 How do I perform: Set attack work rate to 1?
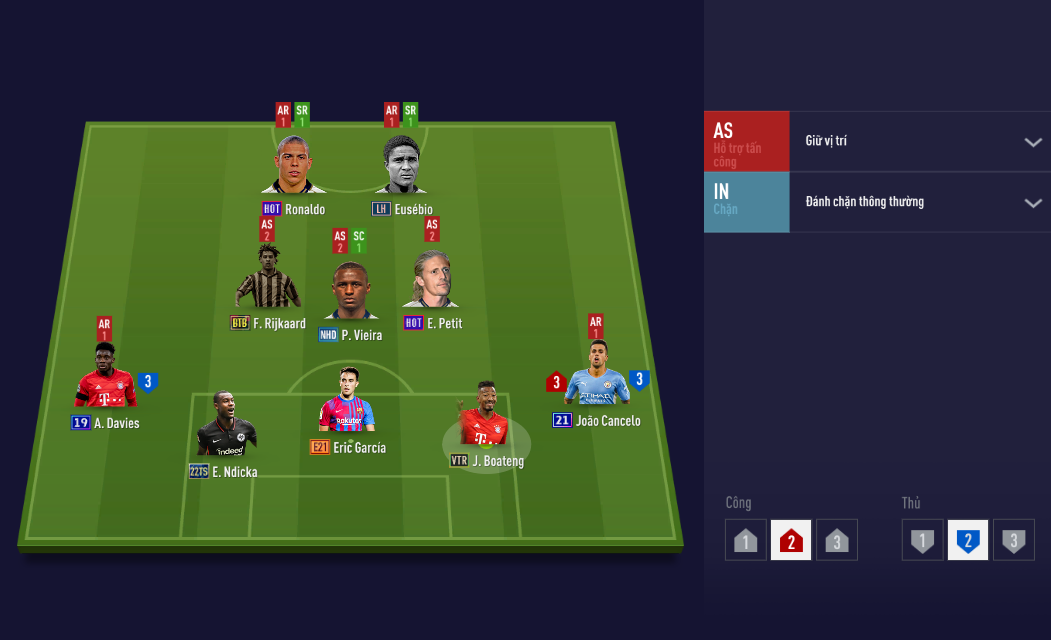[x=746, y=541]
